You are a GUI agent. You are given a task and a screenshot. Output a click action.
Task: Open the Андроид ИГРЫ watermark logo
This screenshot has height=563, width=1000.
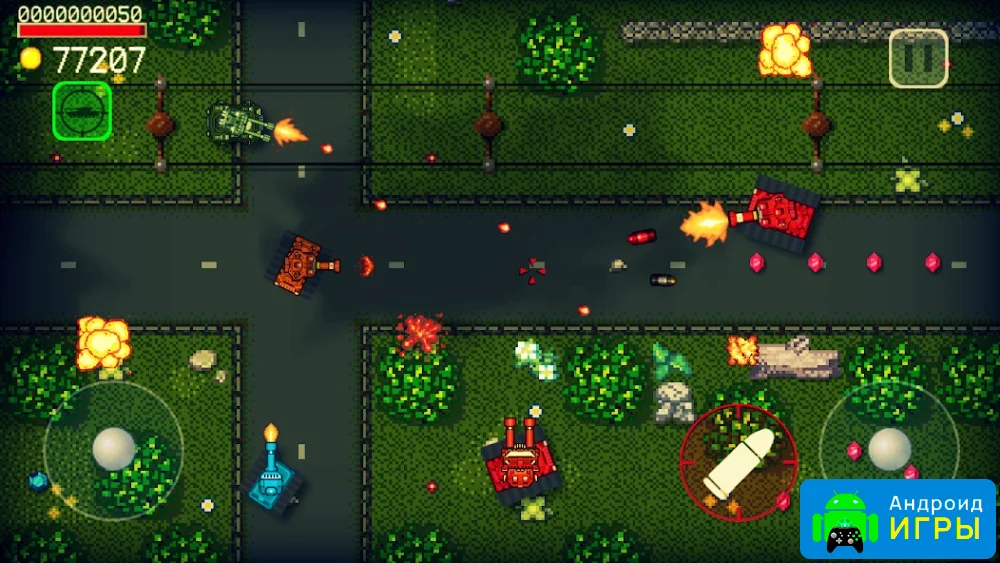[x=898, y=520]
